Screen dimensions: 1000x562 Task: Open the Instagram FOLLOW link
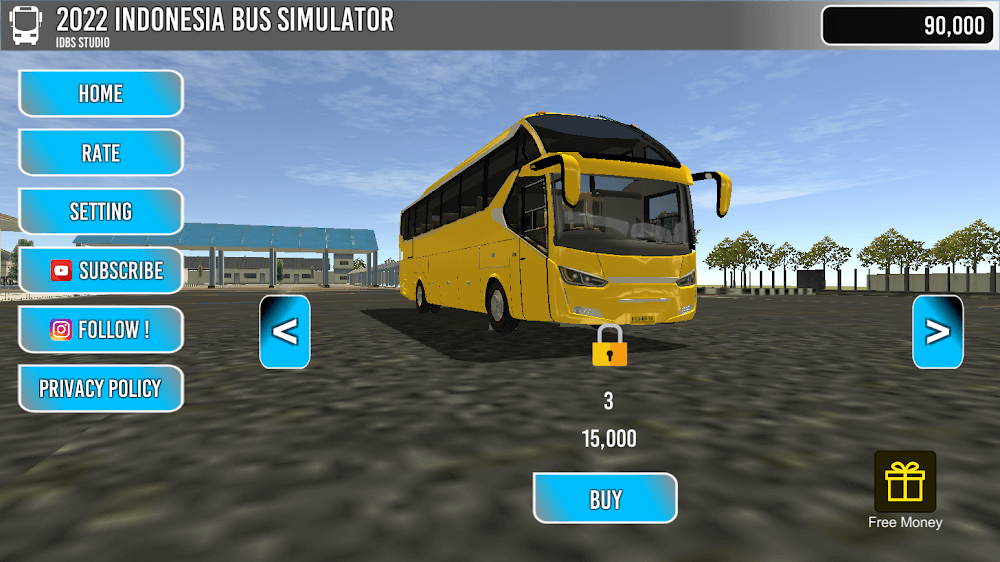click(100, 330)
